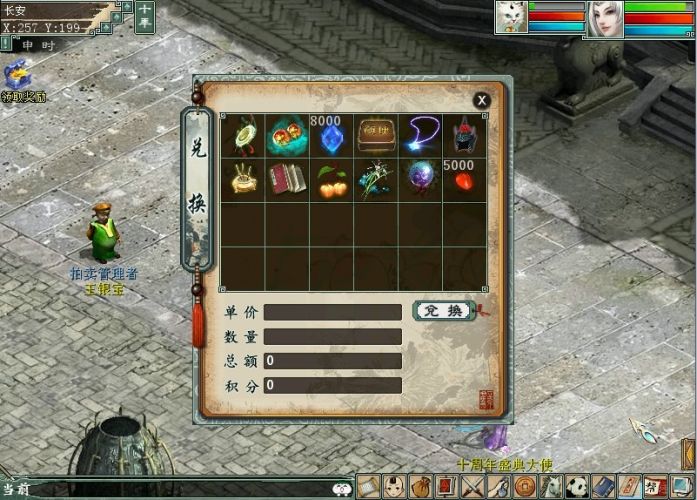This screenshot has height=500, width=697.
Task: Confirm with the 兑换 exchange button
Action: pos(442,311)
